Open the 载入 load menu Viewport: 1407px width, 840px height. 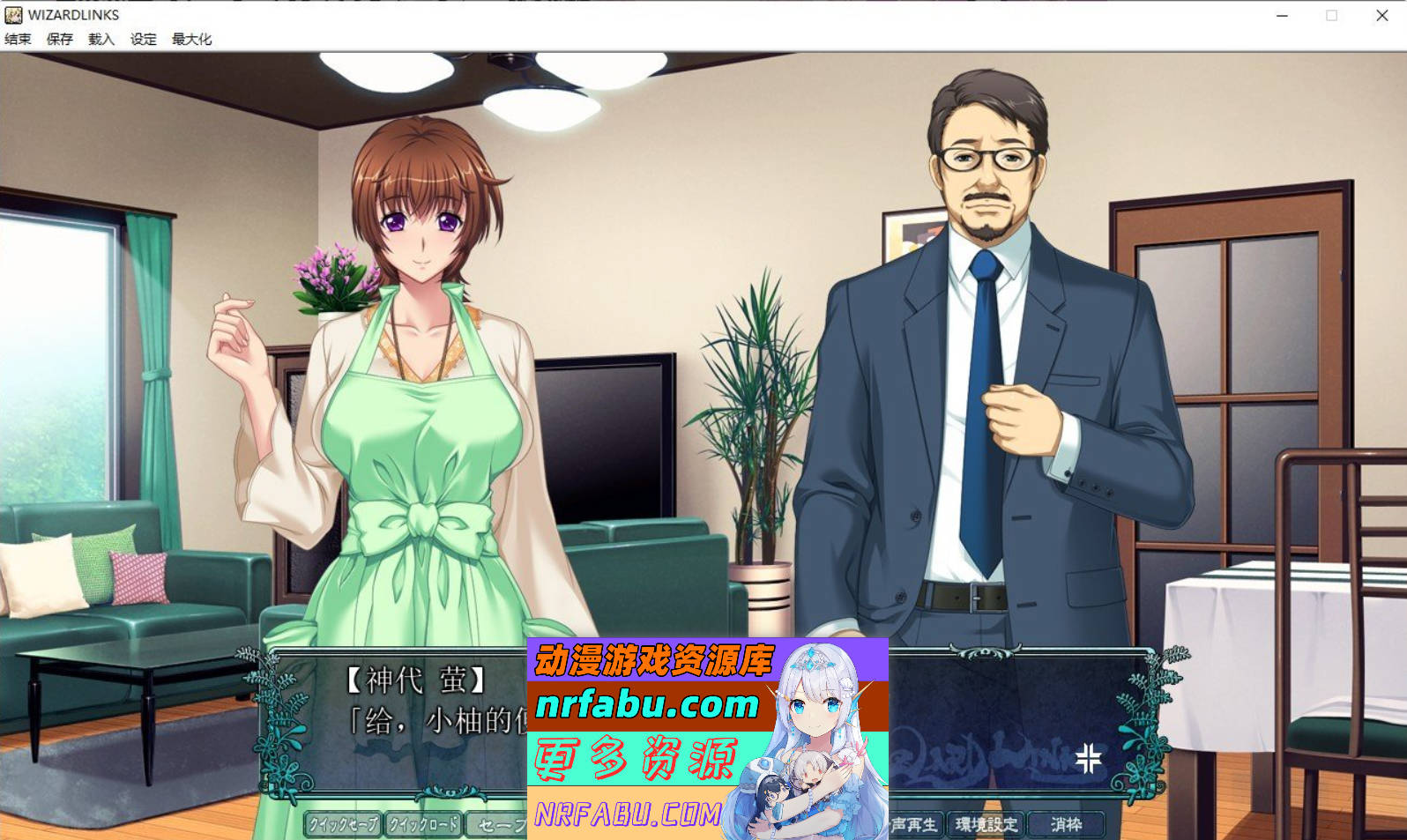99,39
